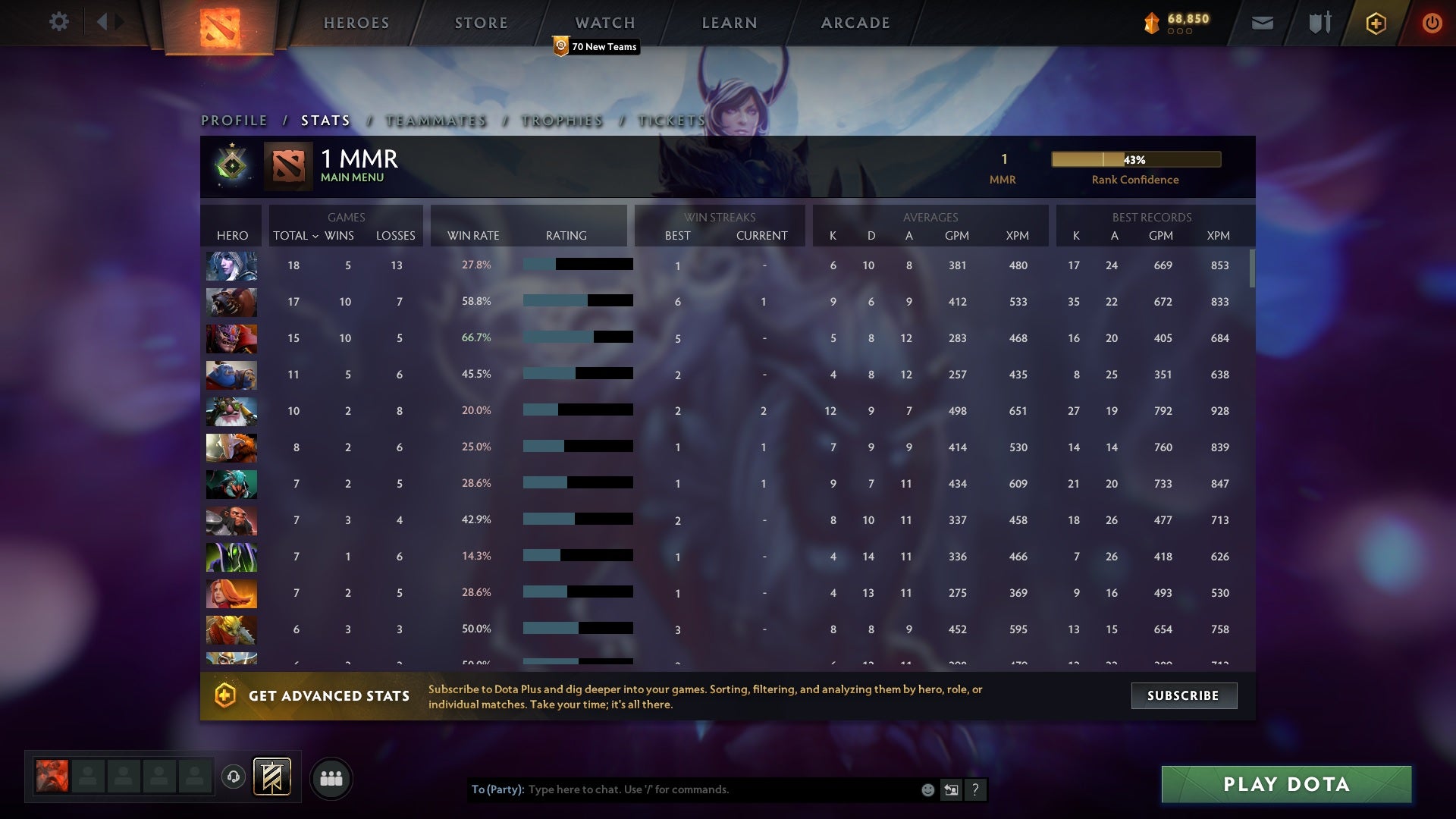1456x819 pixels.
Task: Open the chat channel selector icon
Action: [x=950, y=789]
